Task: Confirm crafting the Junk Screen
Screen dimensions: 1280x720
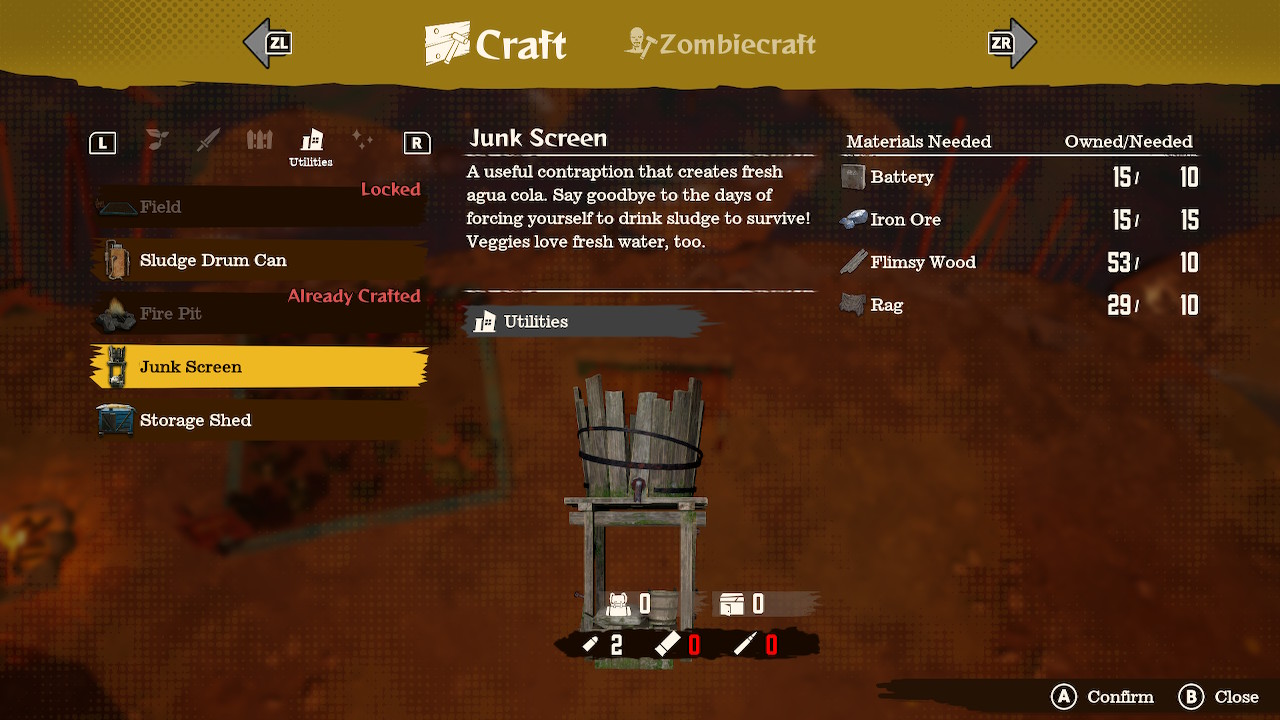Action: point(1102,697)
